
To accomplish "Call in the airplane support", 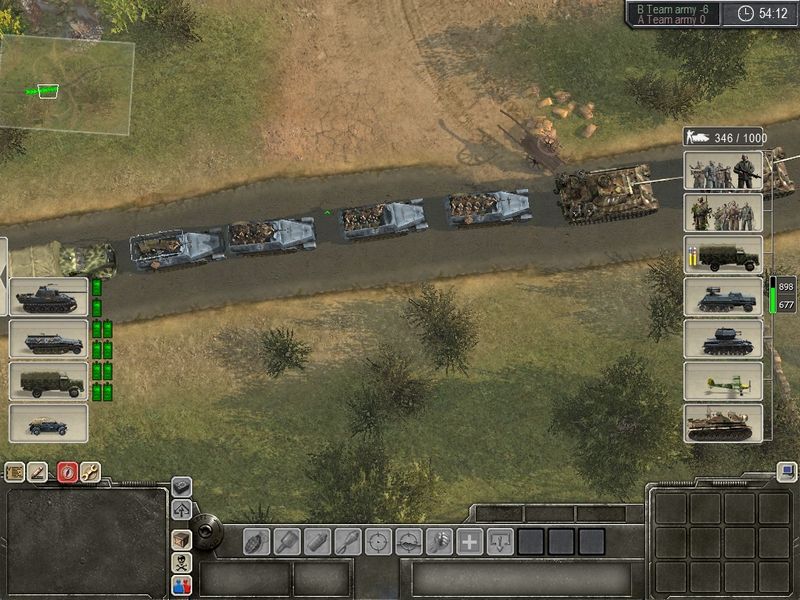I will click(723, 381).
